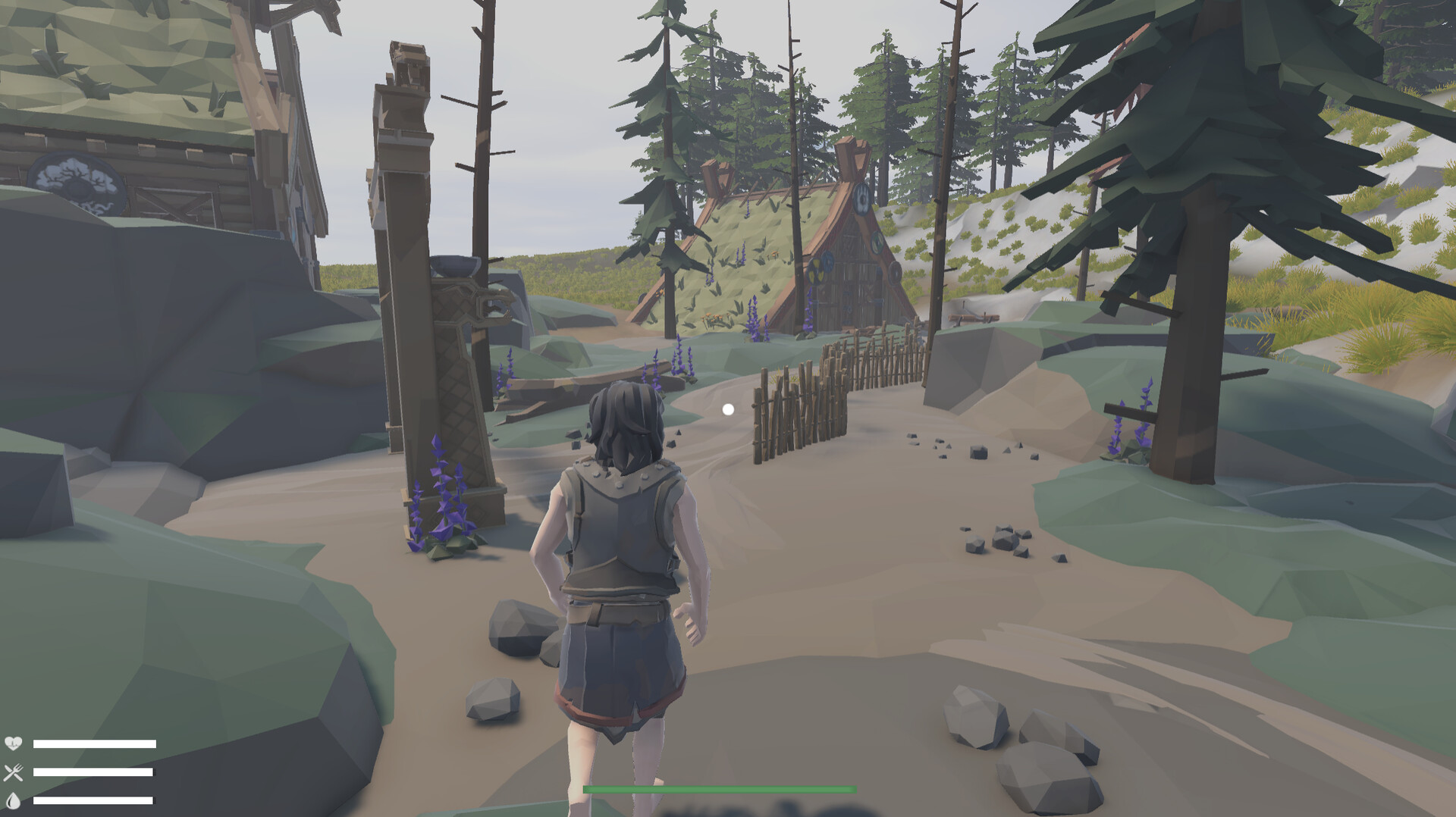Click the crosshair dot at screen center
This screenshot has height=817, width=1456.
pos(729,409)
